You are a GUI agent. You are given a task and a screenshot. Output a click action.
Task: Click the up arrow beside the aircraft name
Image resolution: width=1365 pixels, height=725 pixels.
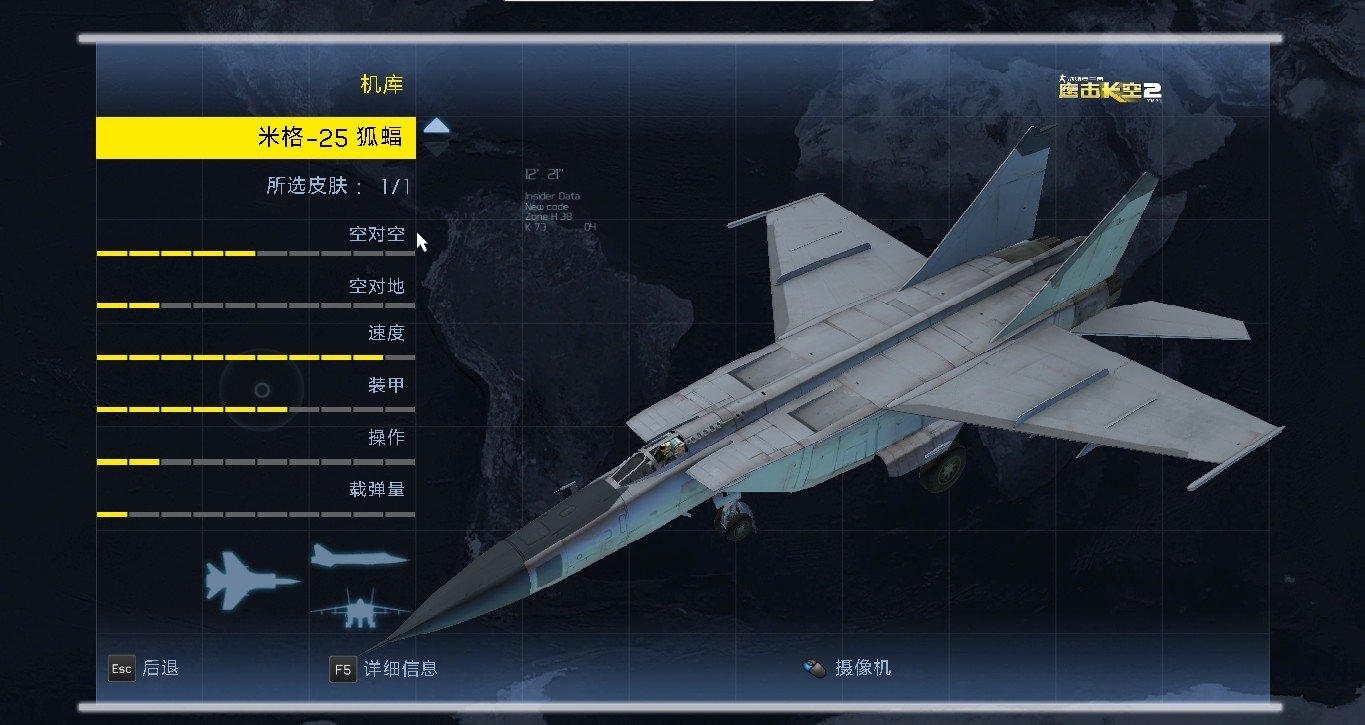(x=437, y=126)
